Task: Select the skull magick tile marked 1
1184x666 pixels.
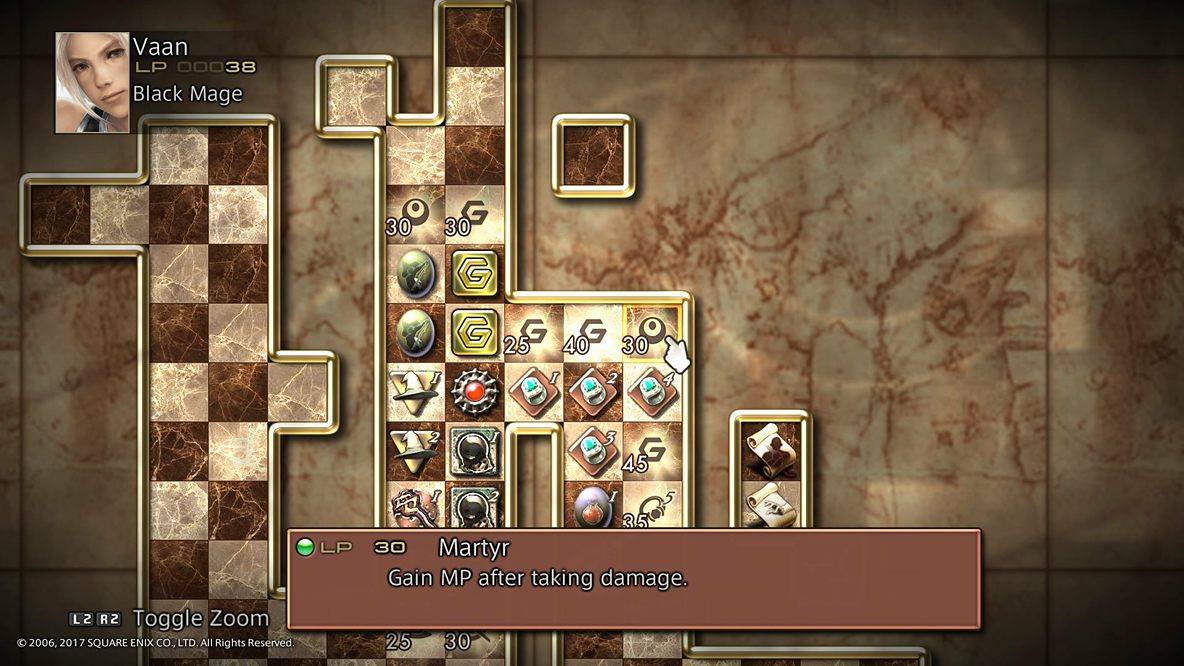Action: pos(474,451)
